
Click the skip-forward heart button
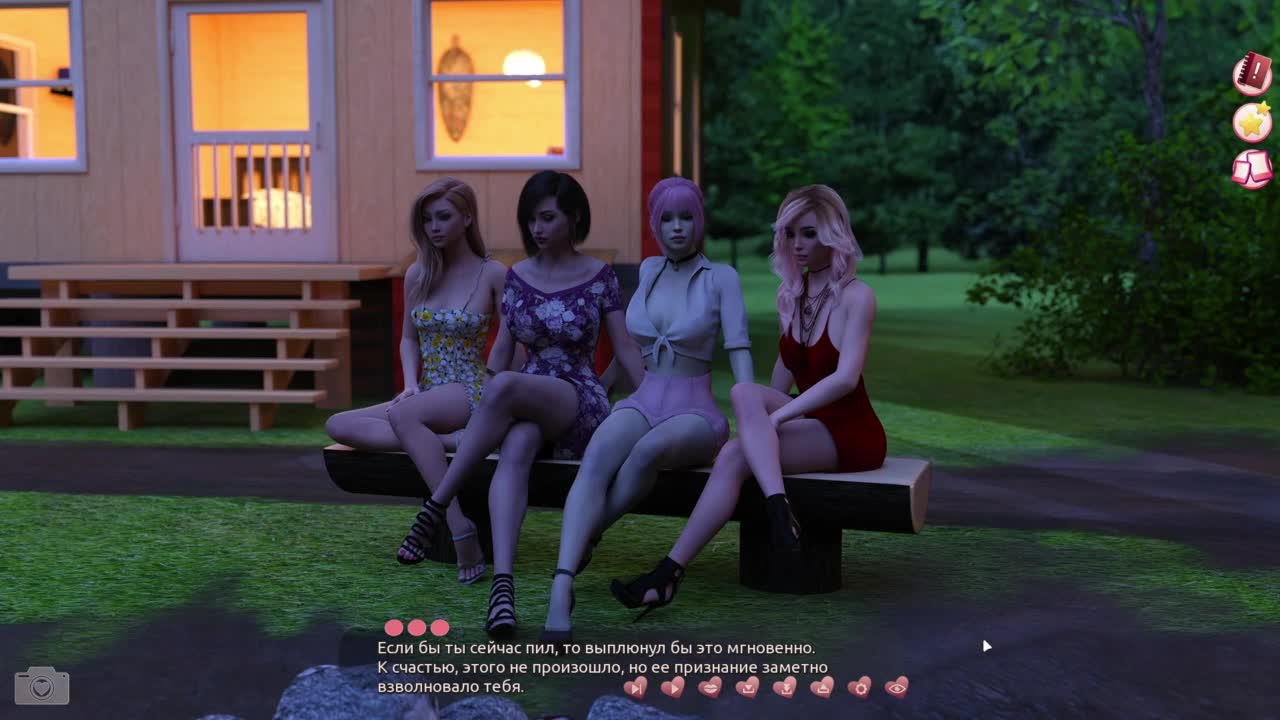point(635,687)
